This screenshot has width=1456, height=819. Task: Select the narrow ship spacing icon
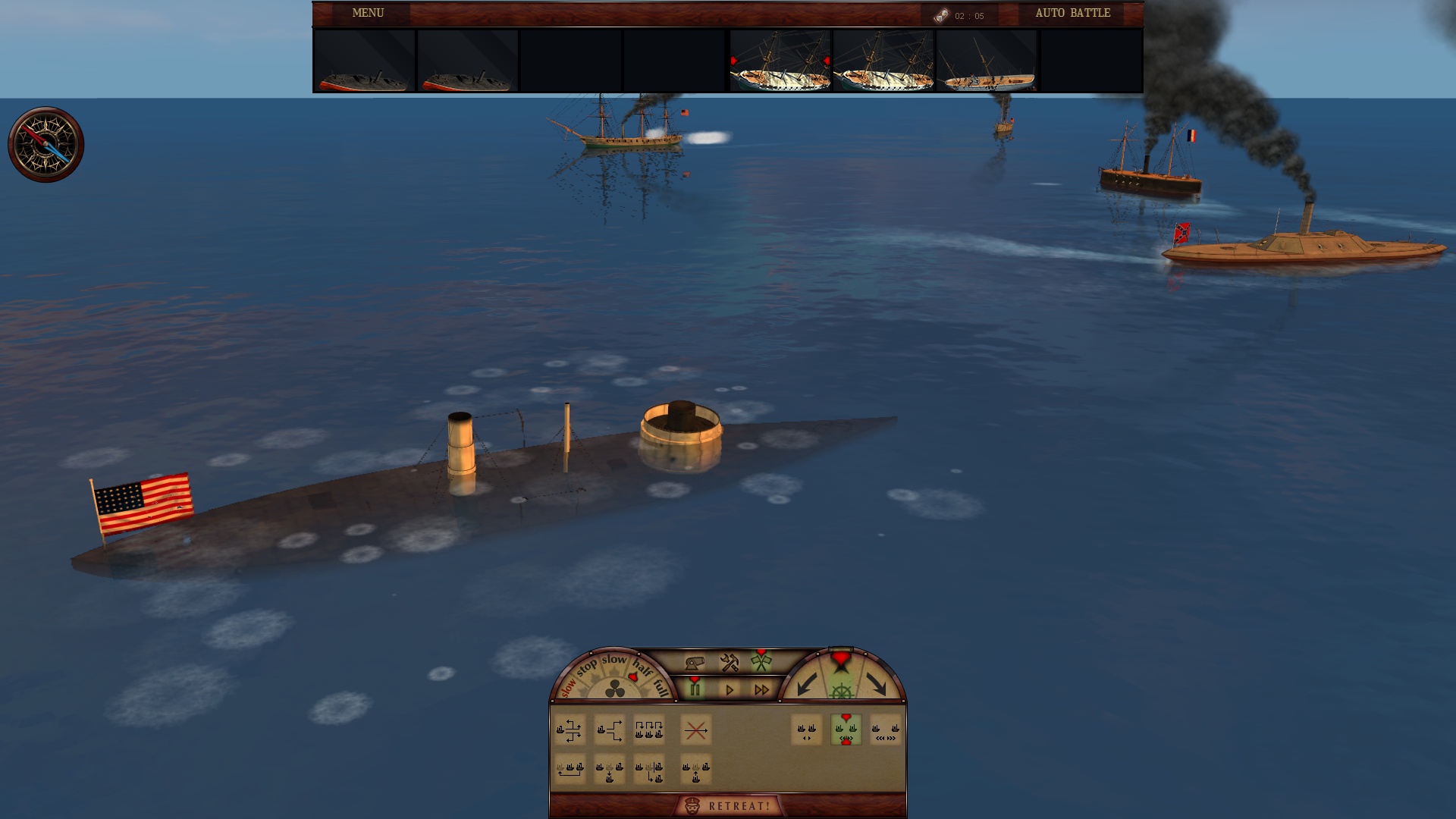(x=805, y=730)
